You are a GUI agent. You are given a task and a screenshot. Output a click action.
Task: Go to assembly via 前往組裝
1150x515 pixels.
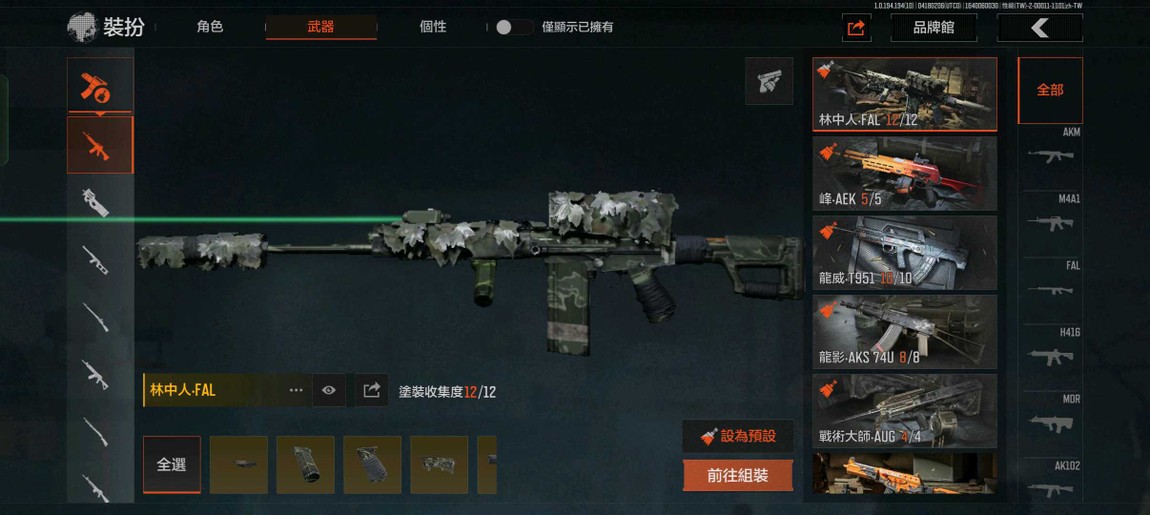(738, 476)
